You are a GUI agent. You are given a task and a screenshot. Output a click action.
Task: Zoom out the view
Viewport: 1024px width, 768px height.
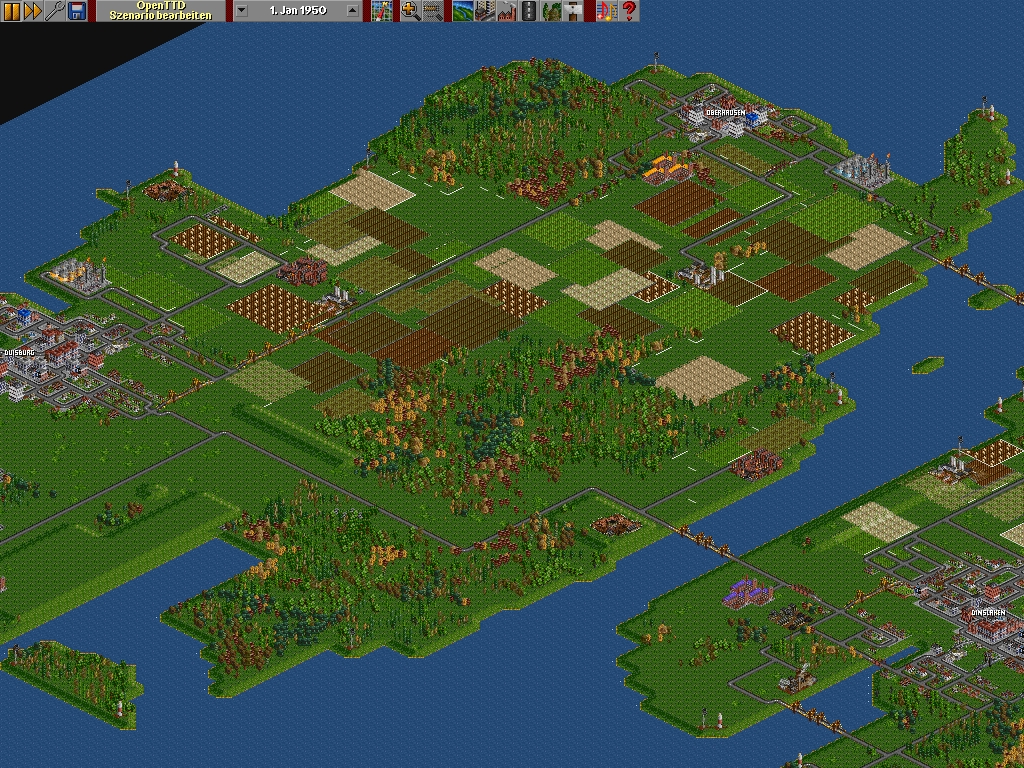tap(432, 11)
